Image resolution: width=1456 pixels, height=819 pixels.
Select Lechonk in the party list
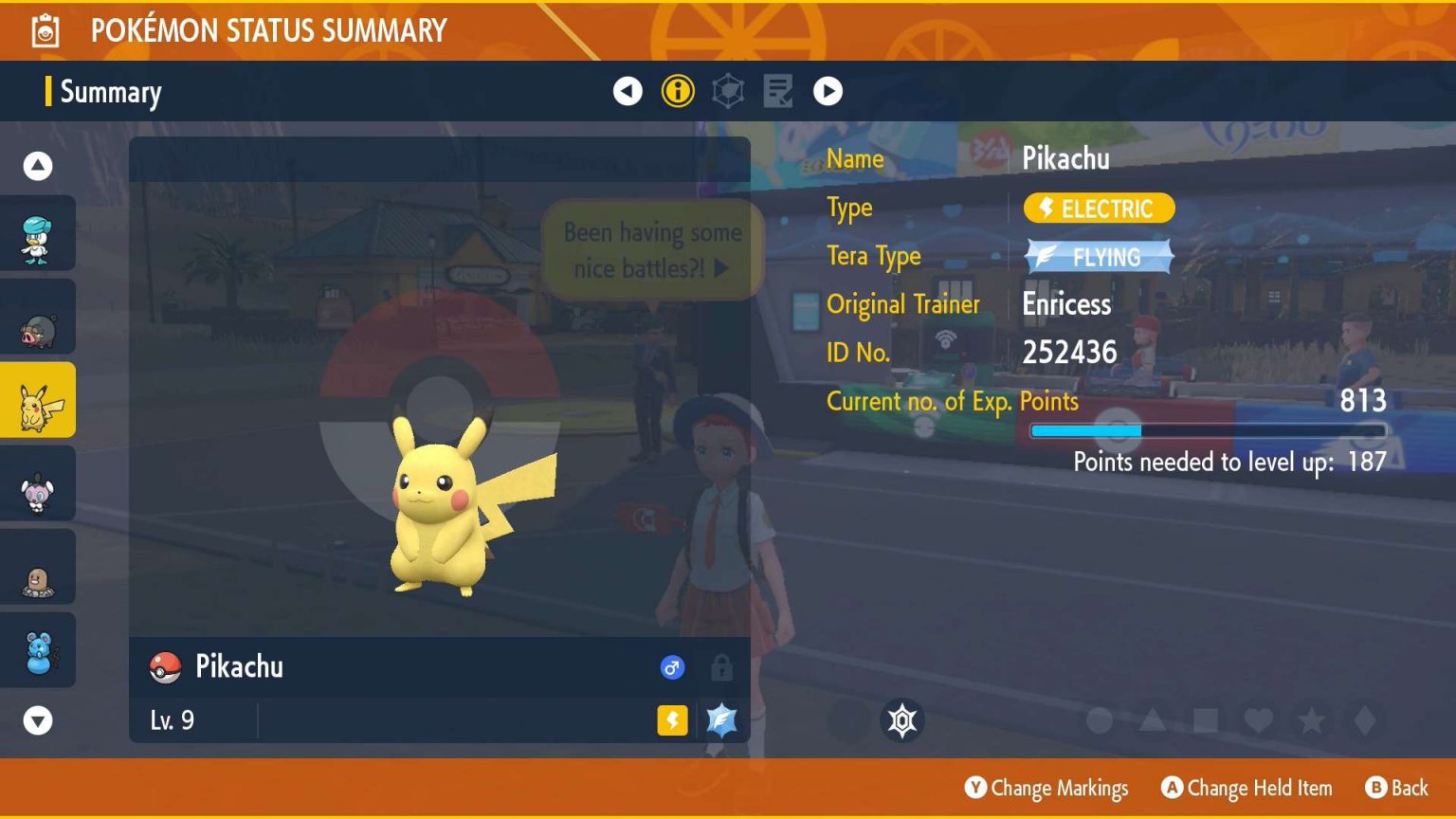click(x=38, y=317)
